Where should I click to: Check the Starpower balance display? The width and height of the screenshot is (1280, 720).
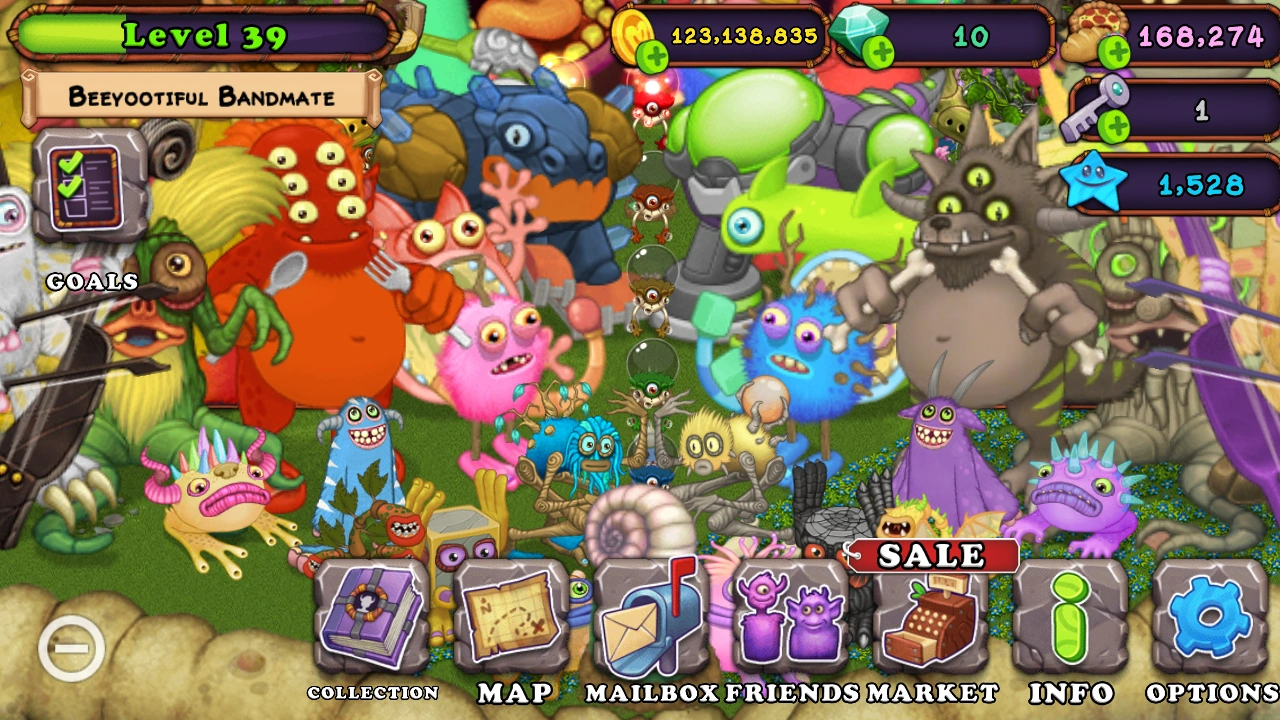pos(1170,182)
